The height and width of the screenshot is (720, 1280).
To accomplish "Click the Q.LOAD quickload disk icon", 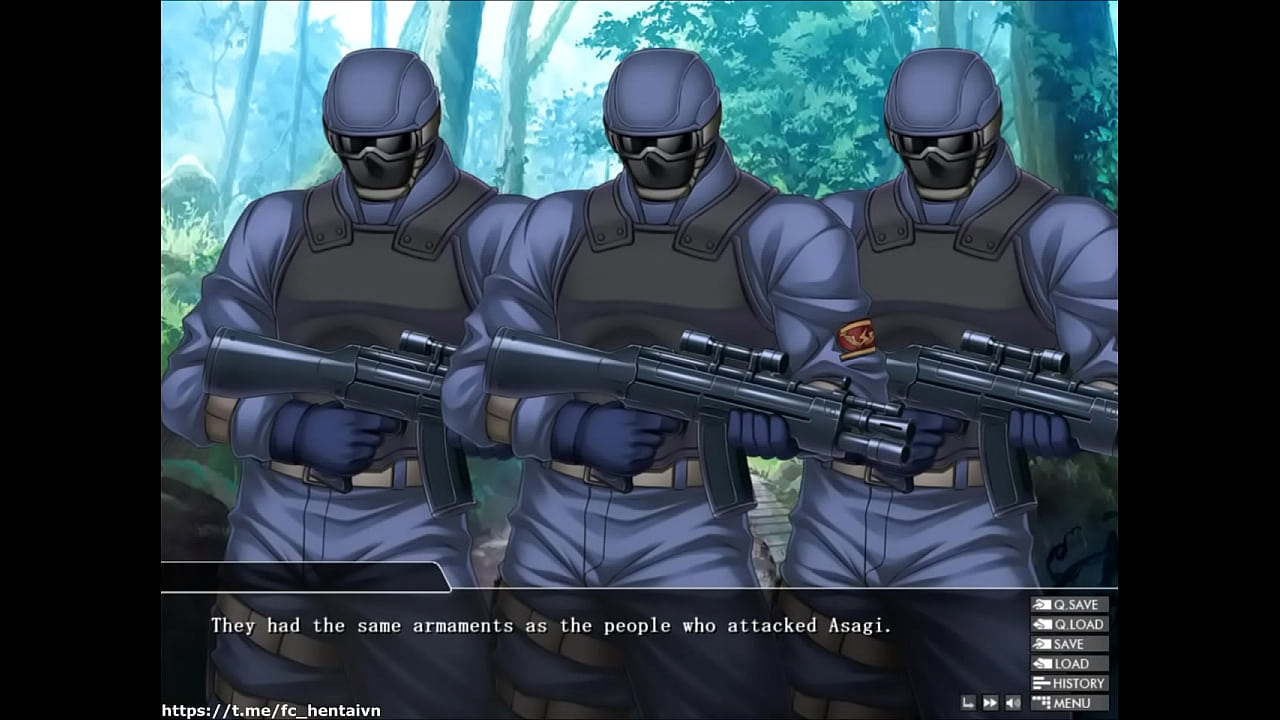I will [1042, 623].
